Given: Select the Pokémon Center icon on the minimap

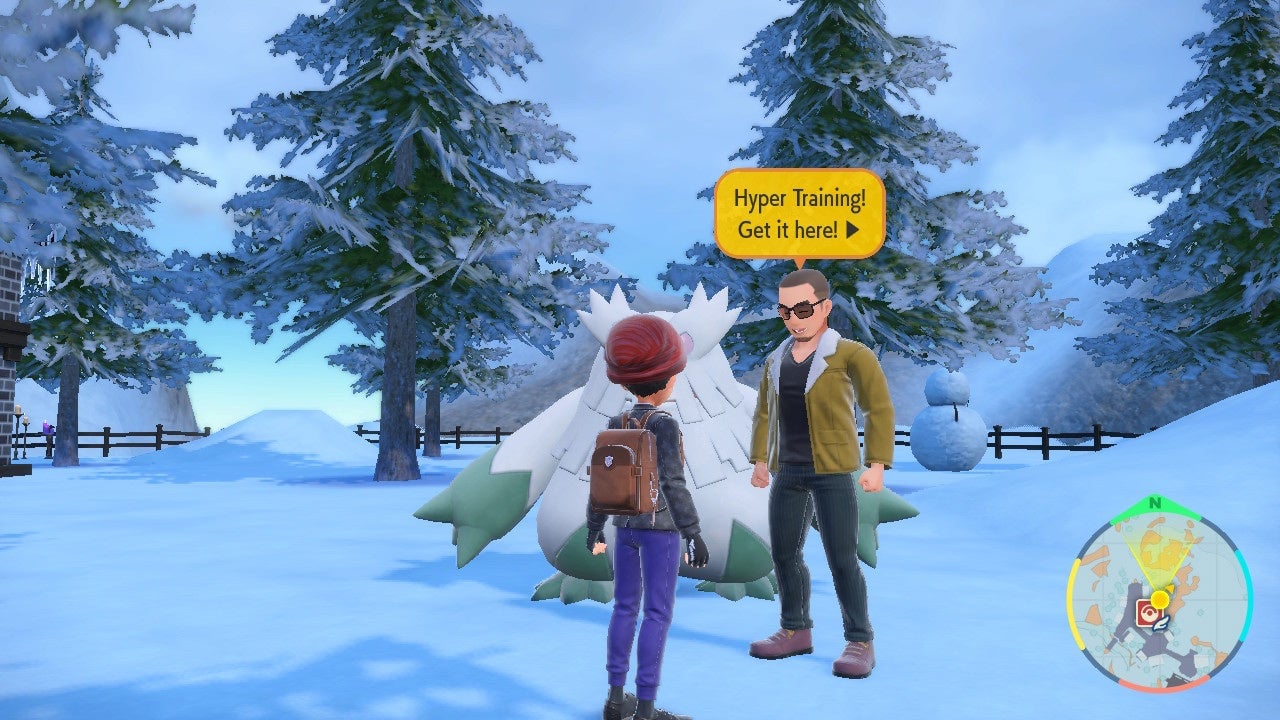Looking at the screenshot, I should 1149,613.
